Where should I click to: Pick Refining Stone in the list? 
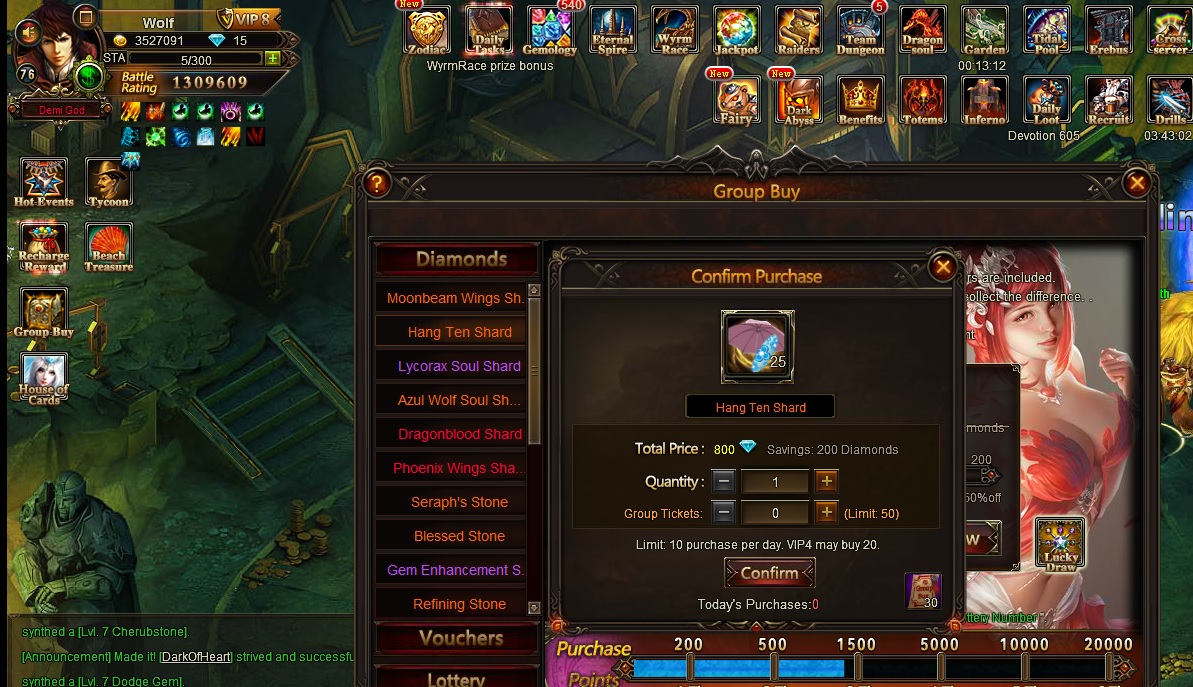point(459,604)
